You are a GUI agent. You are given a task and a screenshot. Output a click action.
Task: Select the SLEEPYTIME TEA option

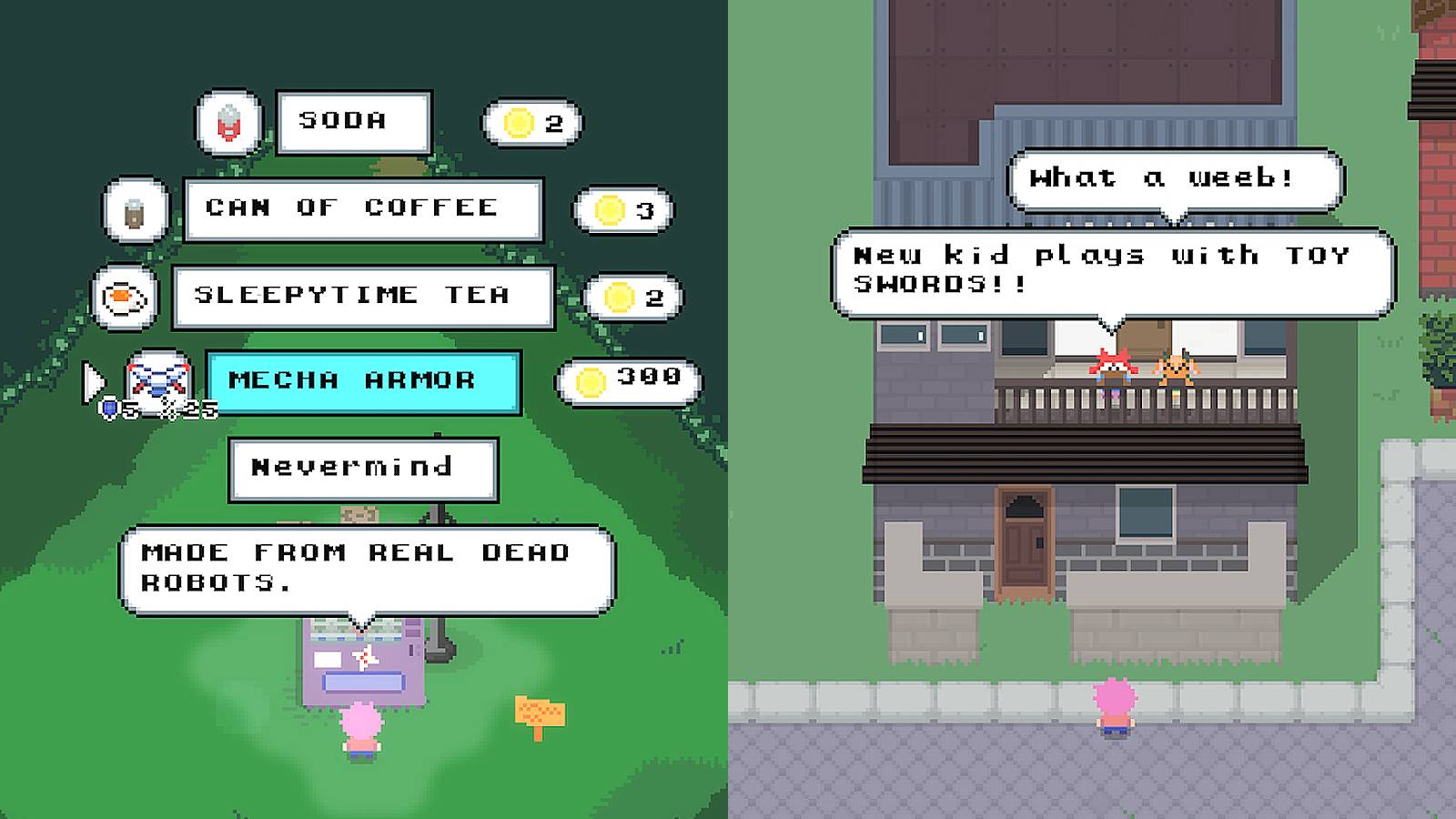[362, 295]
